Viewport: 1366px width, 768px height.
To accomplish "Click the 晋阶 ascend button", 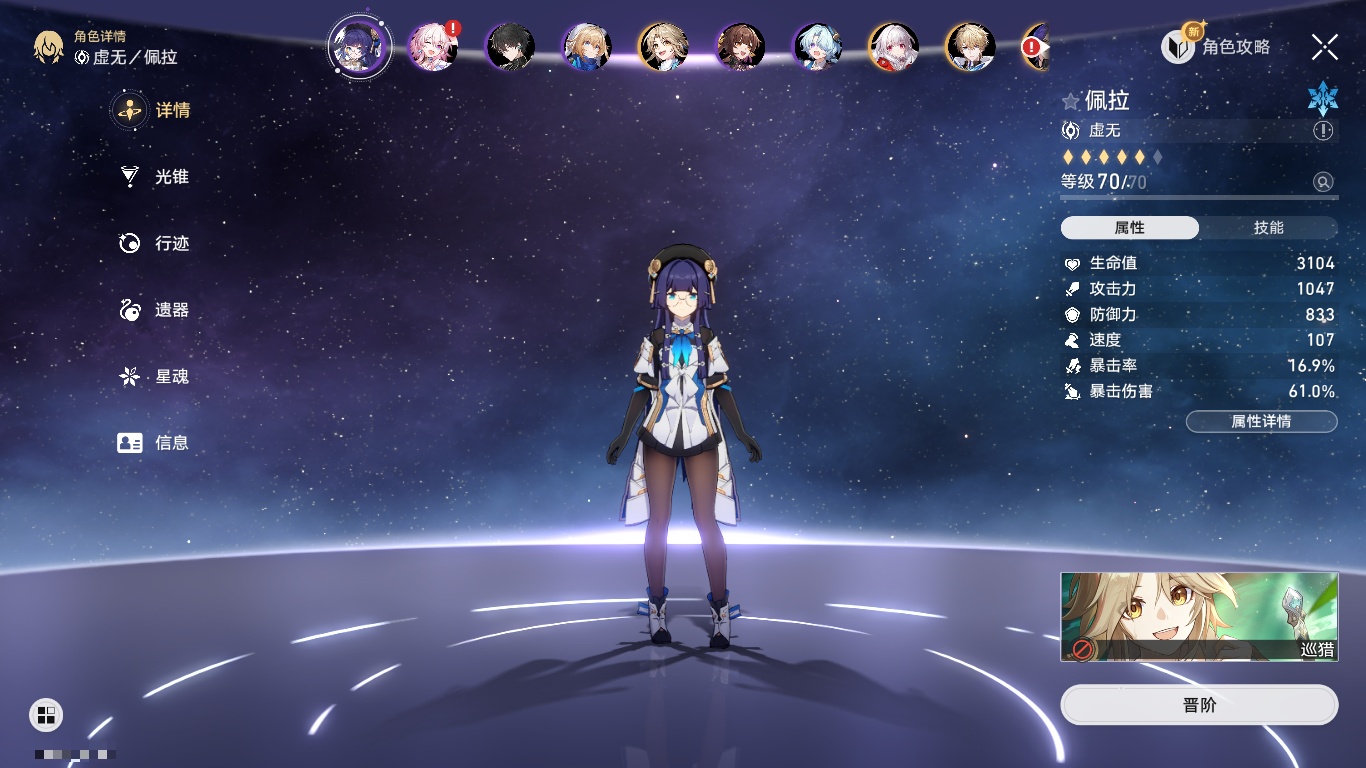I will (1199, 705).
